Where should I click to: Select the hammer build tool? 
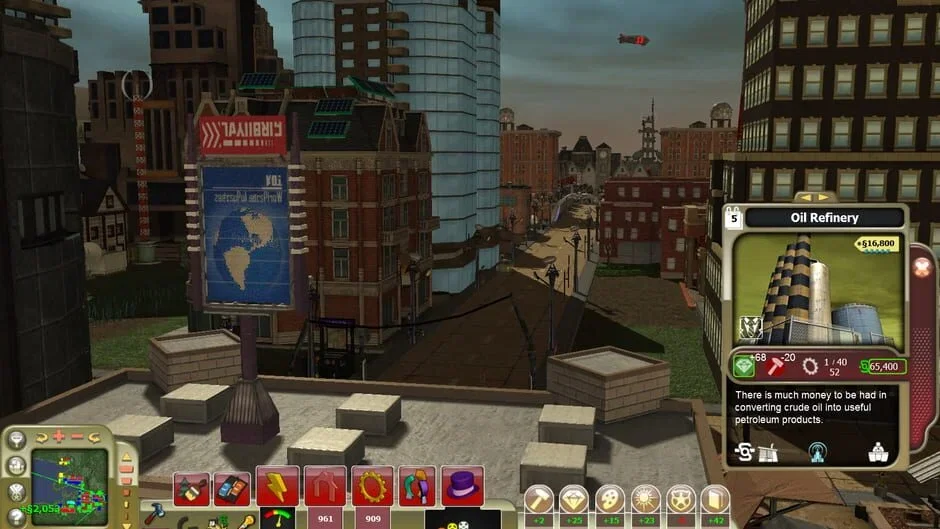point(155,513)
